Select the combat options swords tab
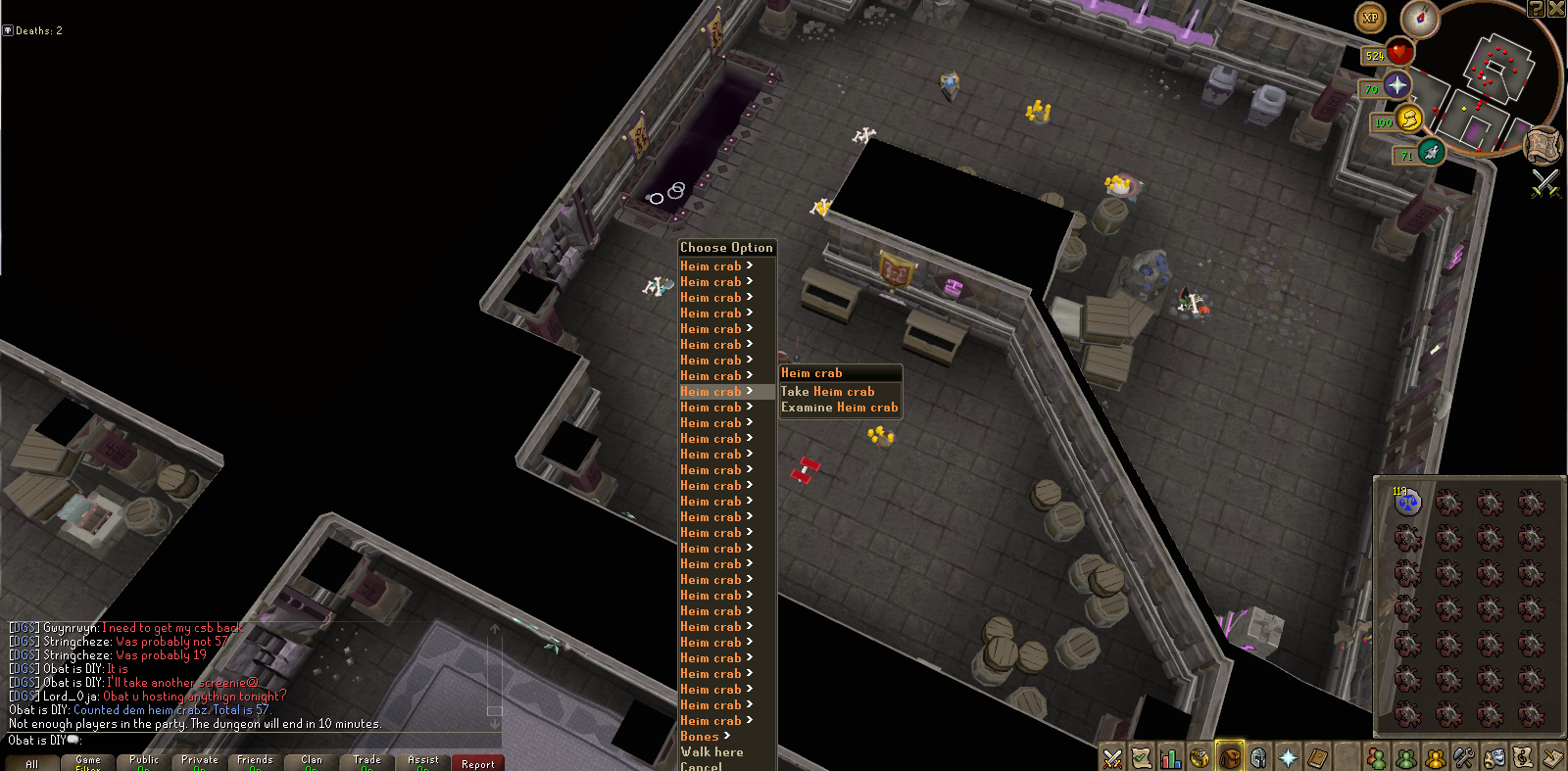The height and width of the screenshot is (771, 1568). click(x=1112, y=756)
